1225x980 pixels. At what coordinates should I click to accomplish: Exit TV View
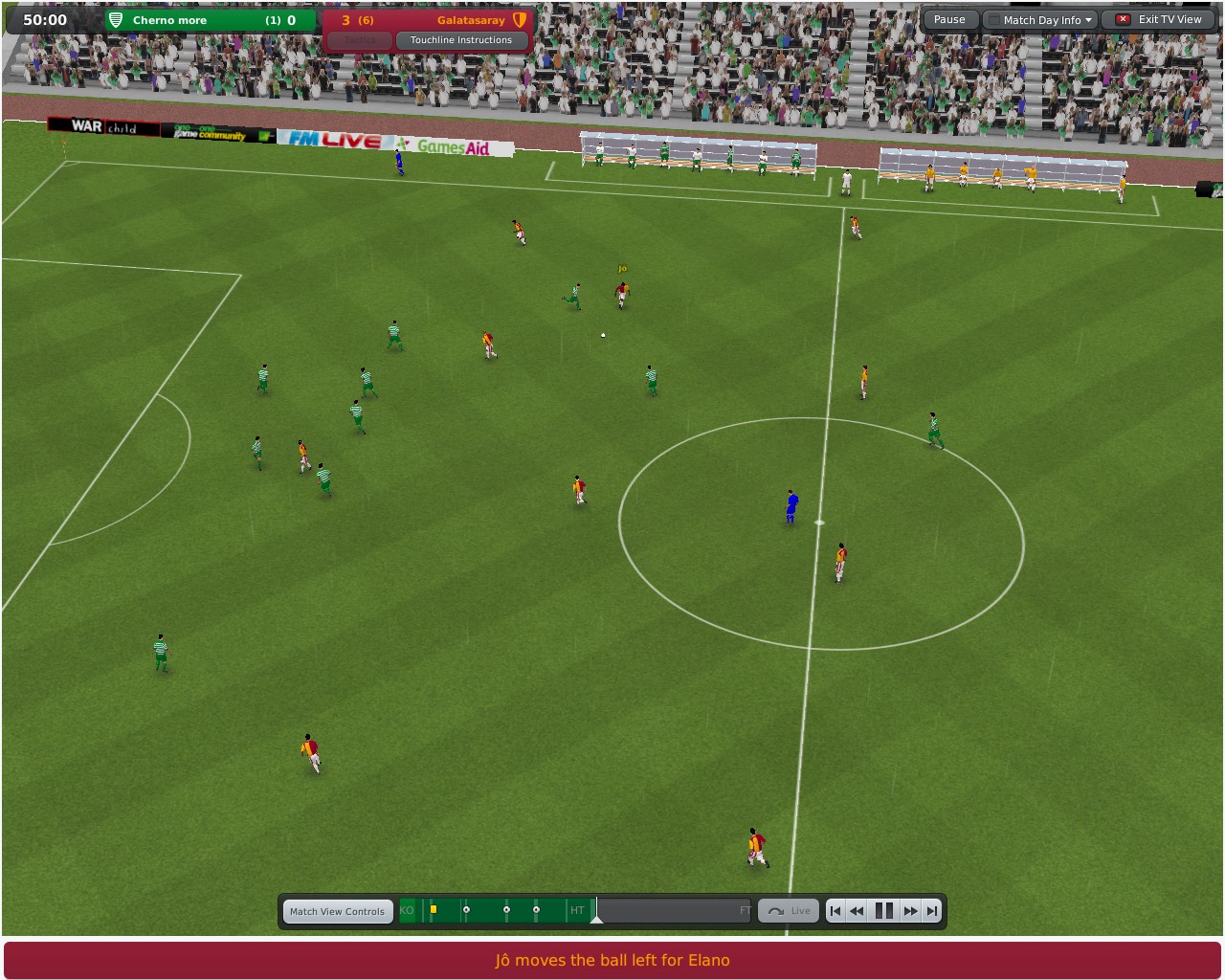coord(1159,19)
